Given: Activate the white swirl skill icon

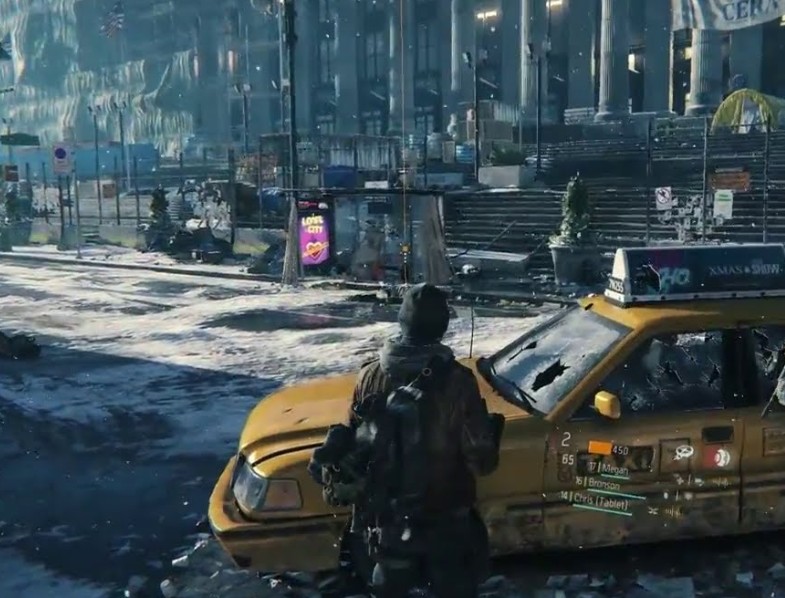Looking at the screenshot, I should pyautogui.click(x=684, y=453).
